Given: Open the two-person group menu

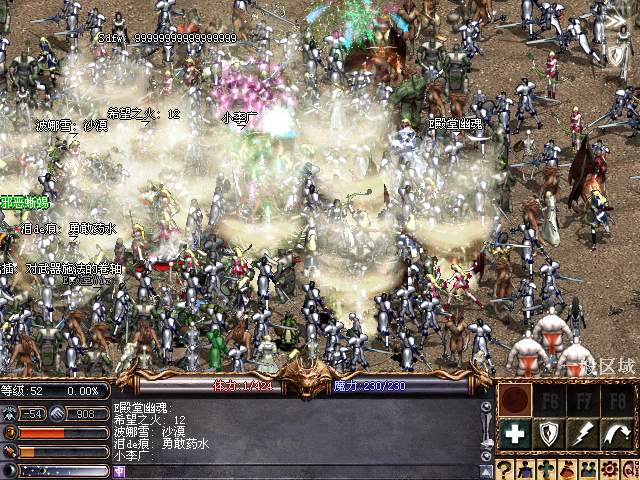Looking at the screenshot, I should click(586, 469).
